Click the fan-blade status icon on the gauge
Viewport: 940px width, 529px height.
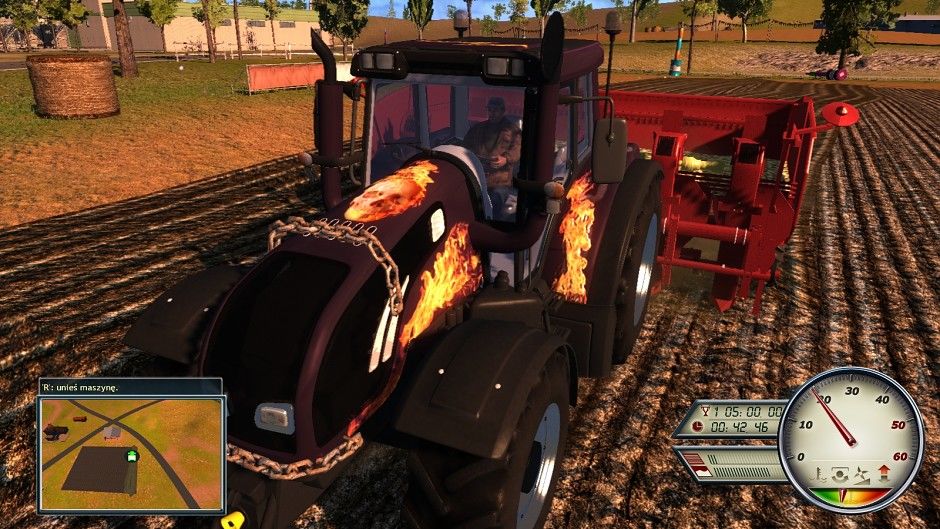[862, 470]
